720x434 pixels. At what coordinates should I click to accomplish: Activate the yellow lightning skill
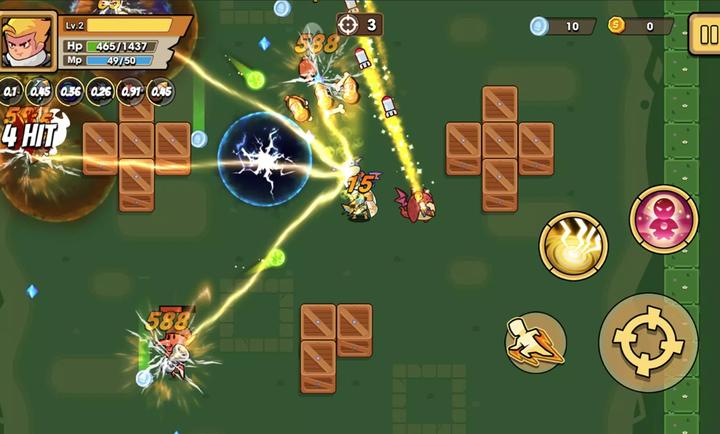(x=573, y=246)
